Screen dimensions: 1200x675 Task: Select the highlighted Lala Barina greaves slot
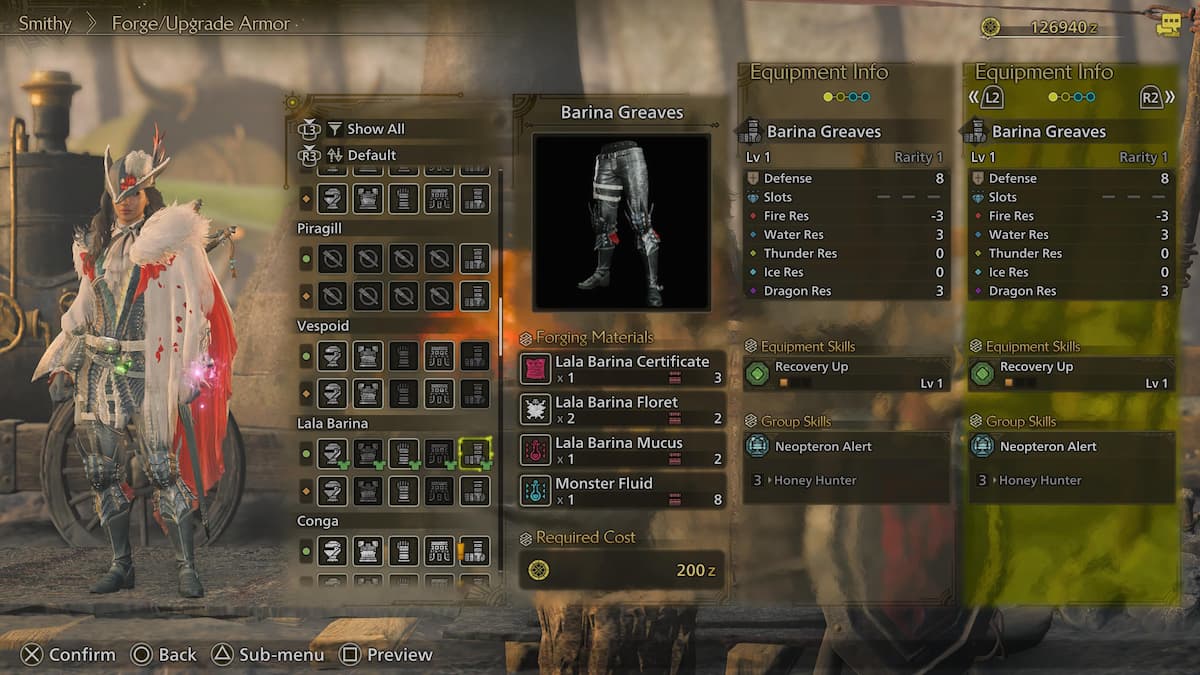pos(475,454)
